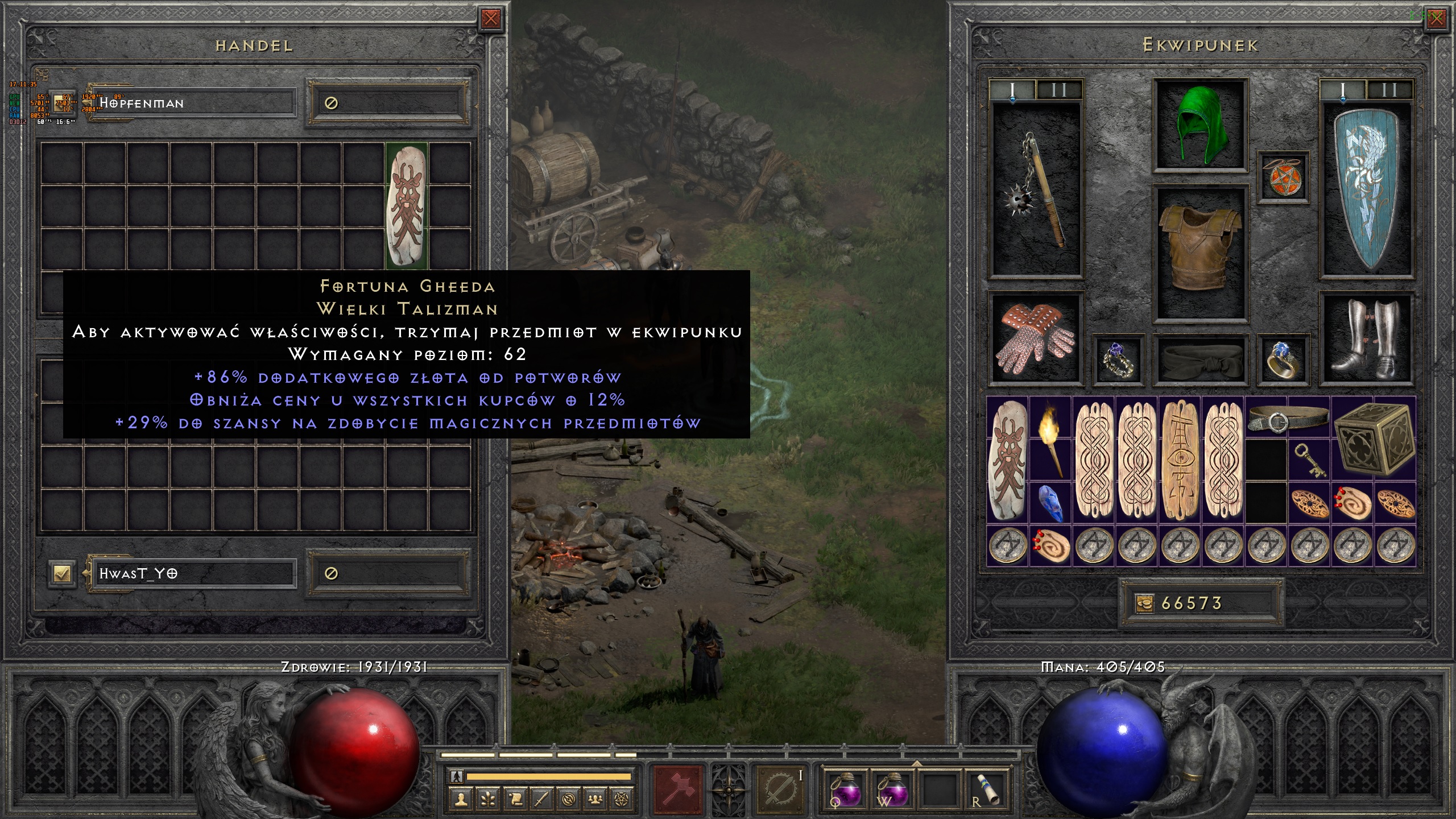Use the scroll in the R belt slot
1456x819 pixels.
(986, 789)
